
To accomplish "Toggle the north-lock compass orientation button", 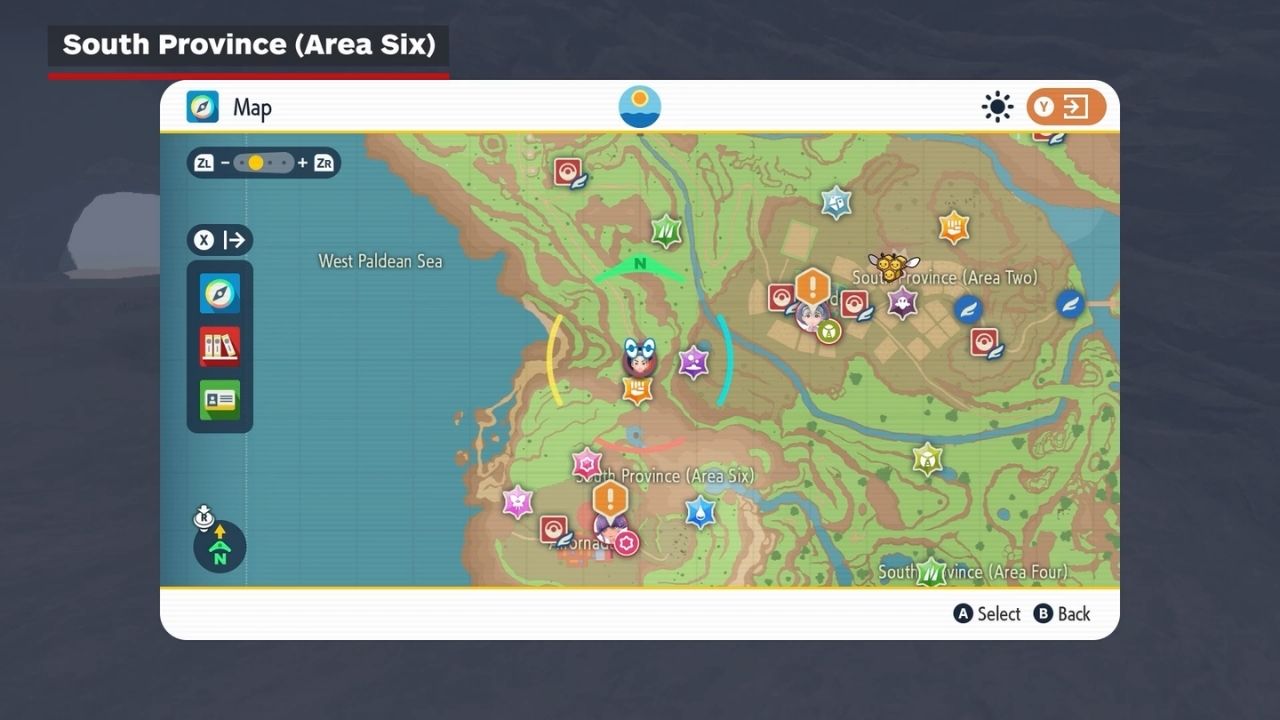I will [x=219, y=546].
